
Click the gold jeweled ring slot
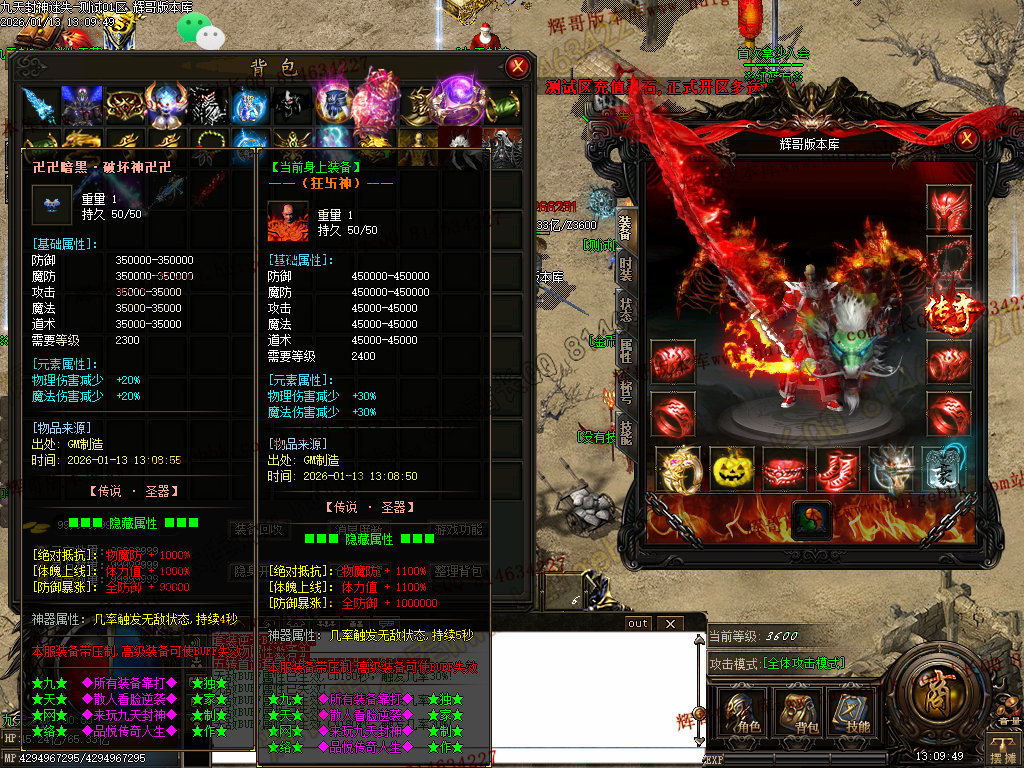click(x=678, y=468)
